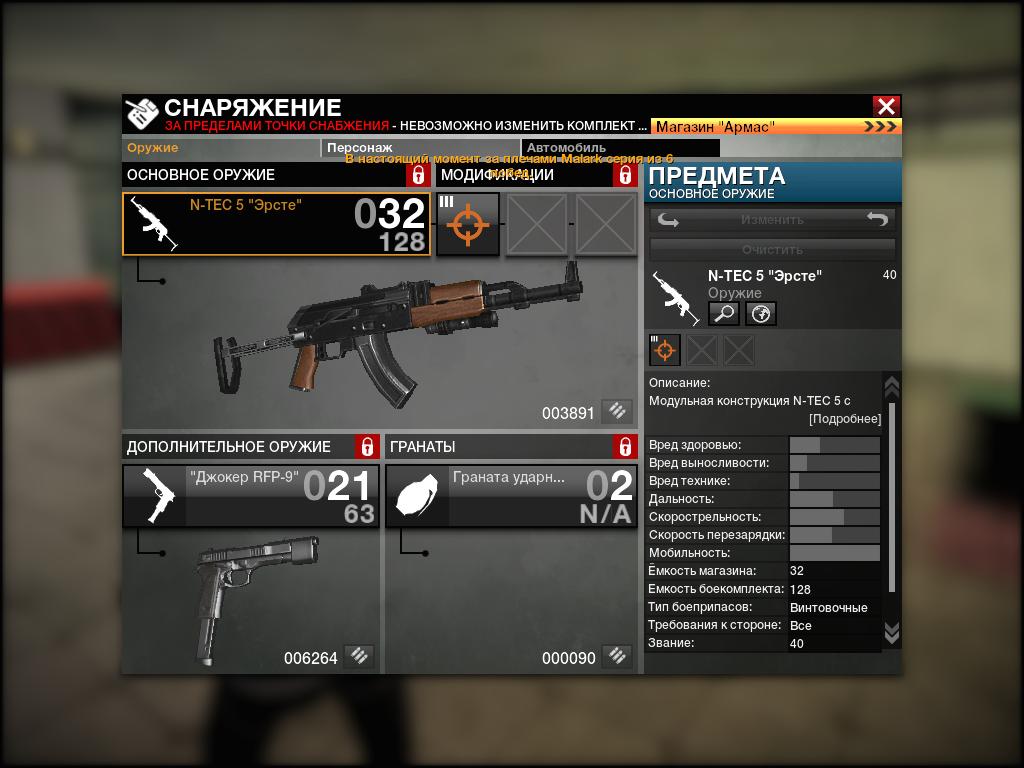Click the ammo icon beside 003891

pyautogui.click(x=618, y=411)
